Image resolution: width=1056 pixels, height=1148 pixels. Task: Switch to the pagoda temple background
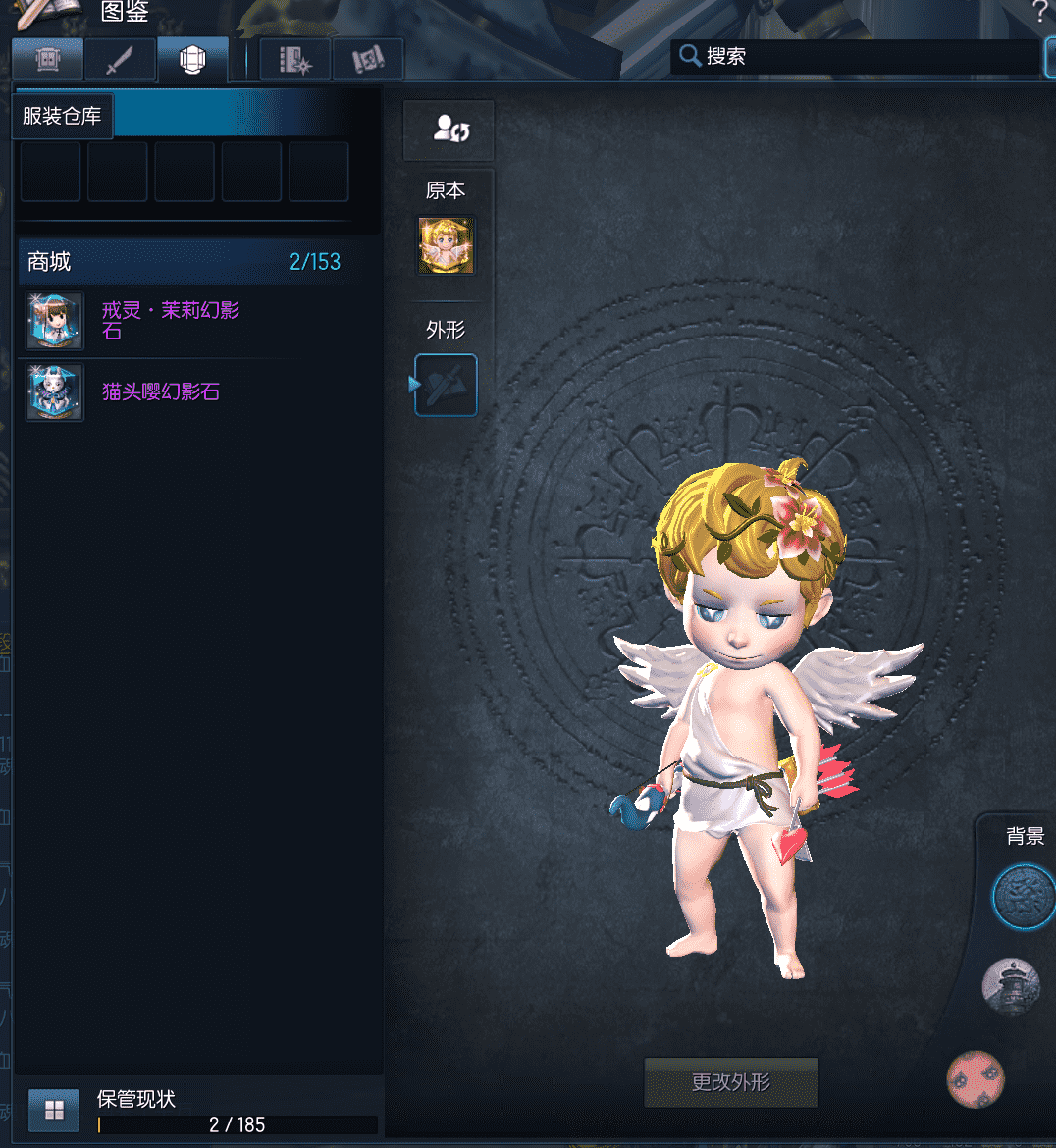(1010, 985)
